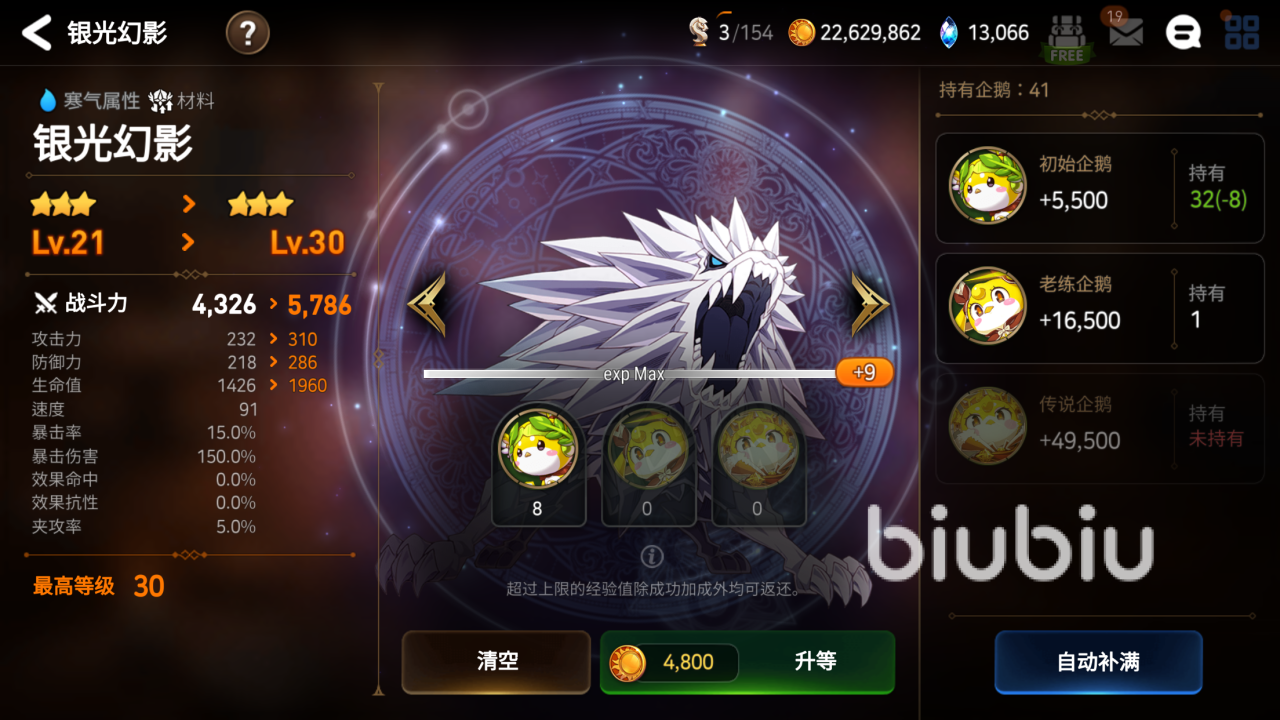Select the 老练企鹅 penguin card

click(1100, 307)
